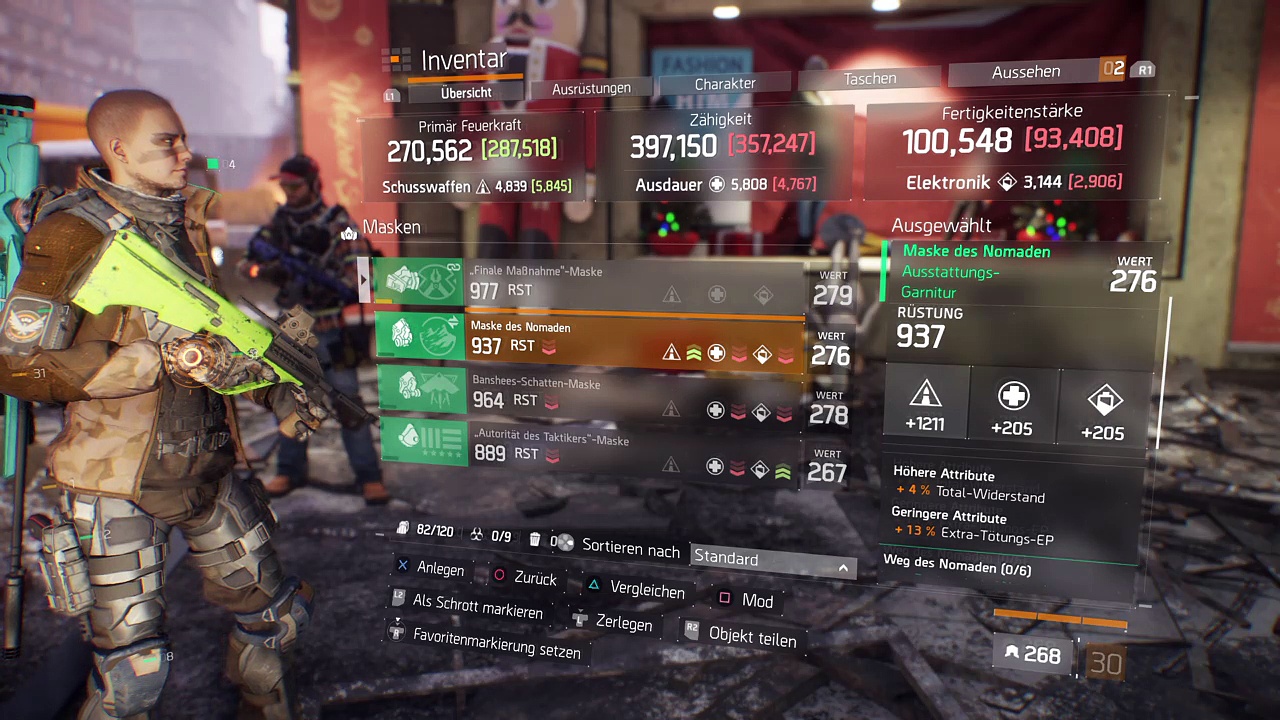Select the Finale Maßnahme mask row
Viewport: 1280px width, 720px height.
coord(590,282)
